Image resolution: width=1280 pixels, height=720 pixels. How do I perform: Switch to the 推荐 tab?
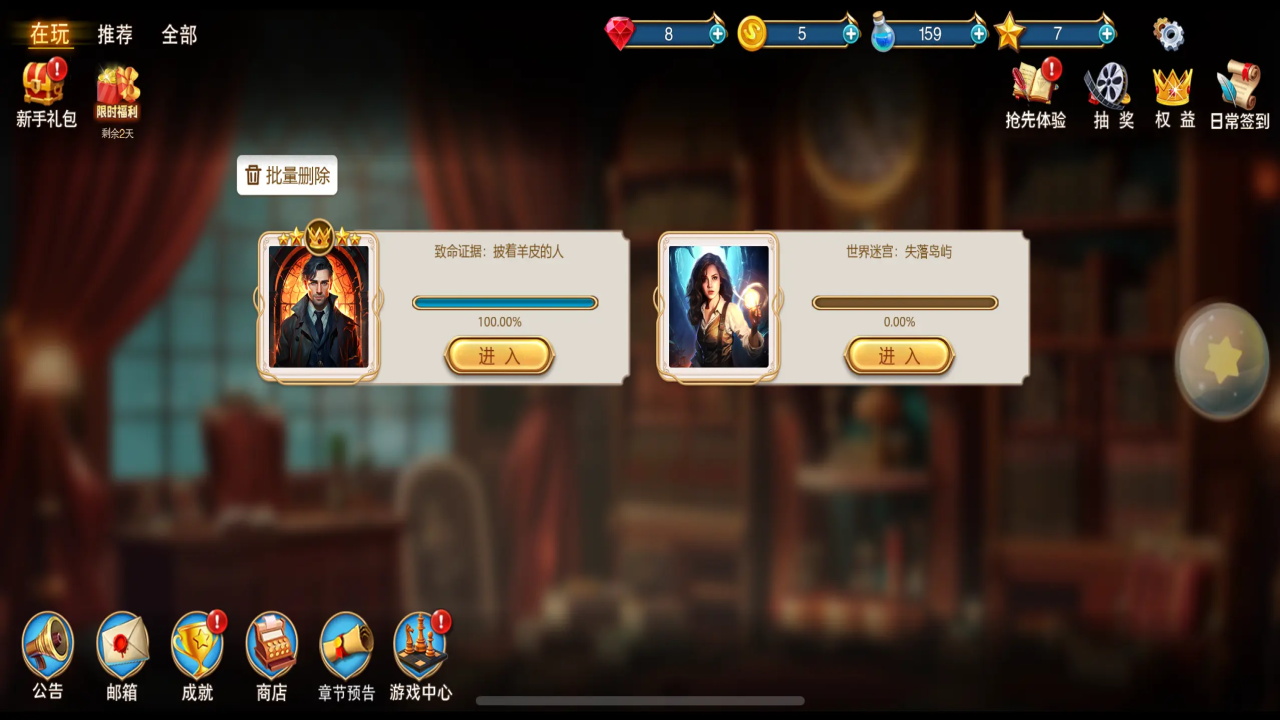(115, 35)
